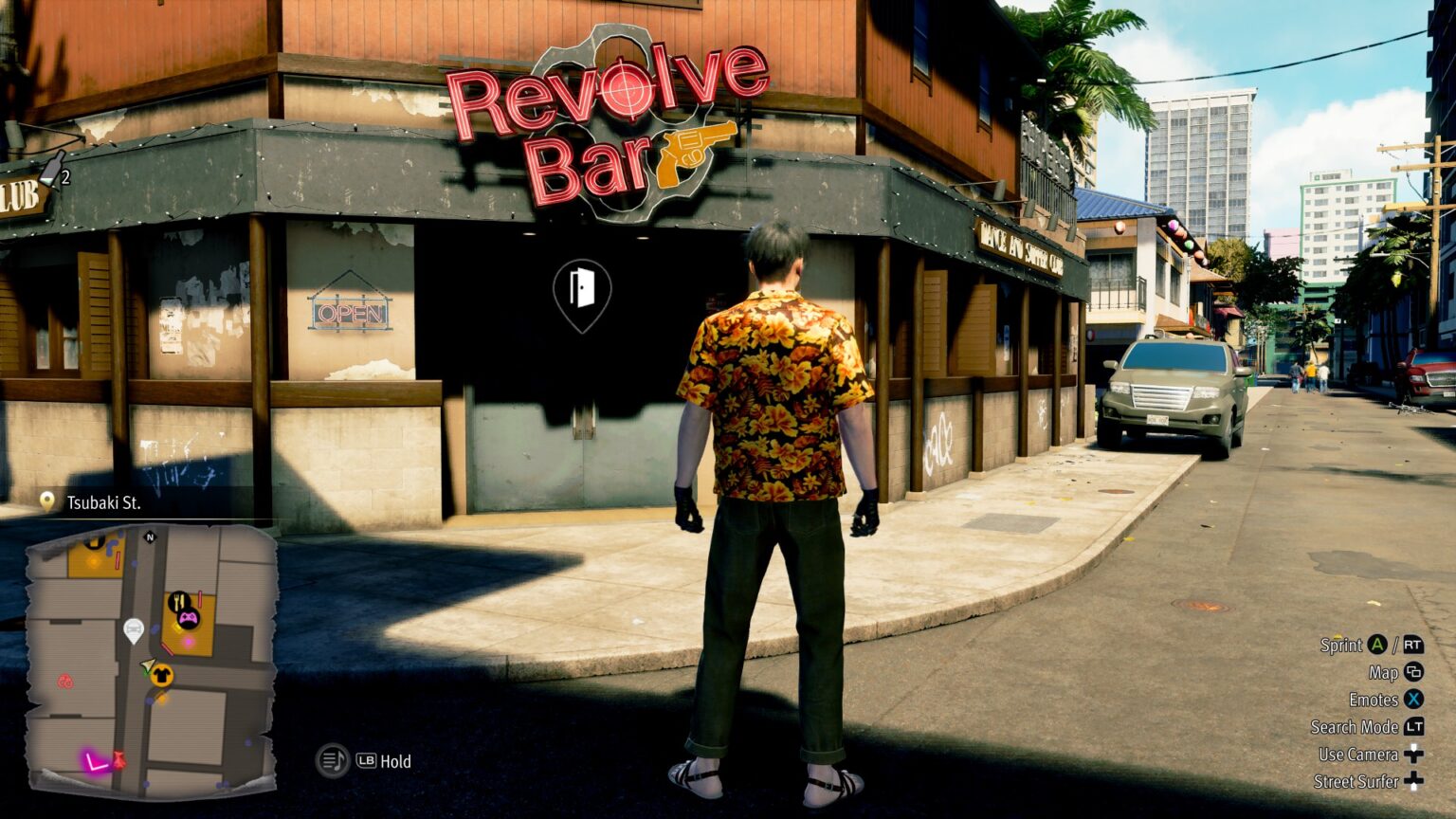The width and height of the screenshot is (1456, 819).
Task: Click the white taxi pin marker on minimap
Action: [x=134, y=628]
